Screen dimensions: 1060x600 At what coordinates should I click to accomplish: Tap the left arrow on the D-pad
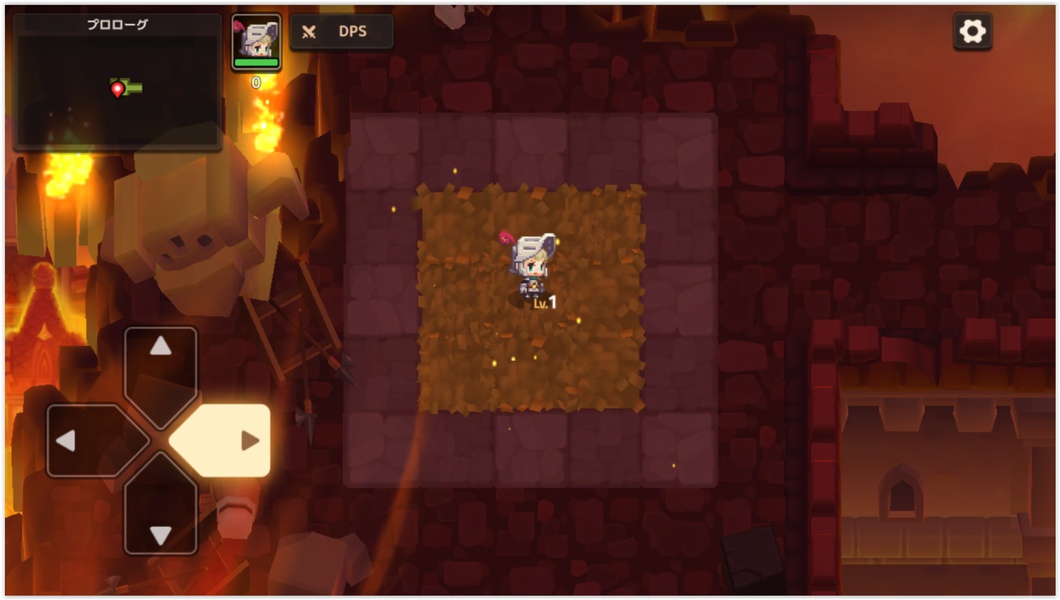[90, 440]
